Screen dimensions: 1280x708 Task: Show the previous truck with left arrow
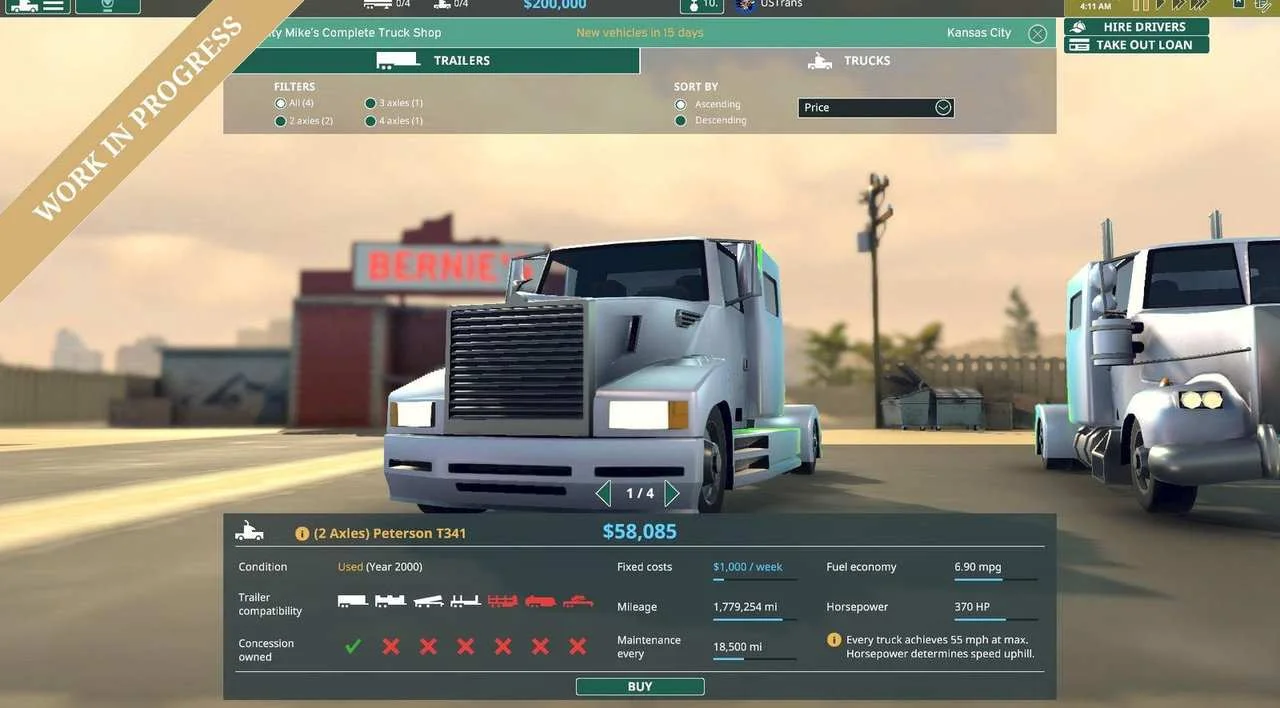[x=603, y=493]
